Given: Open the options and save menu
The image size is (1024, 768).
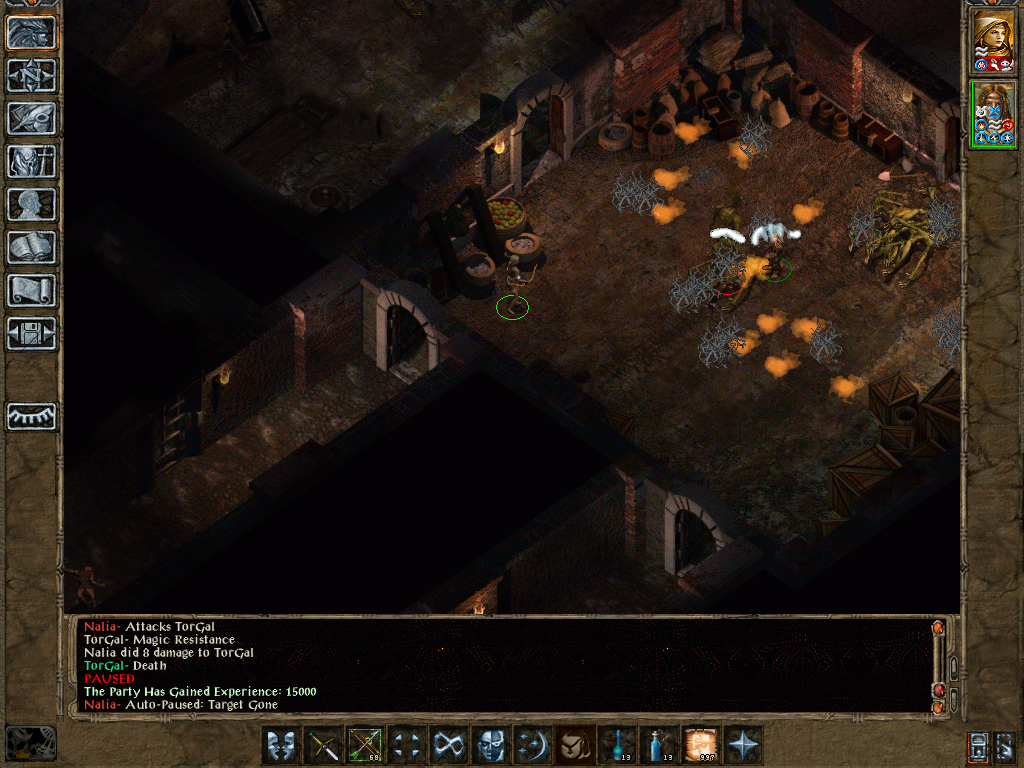Looking at the screenshot, I should [32, 333].
